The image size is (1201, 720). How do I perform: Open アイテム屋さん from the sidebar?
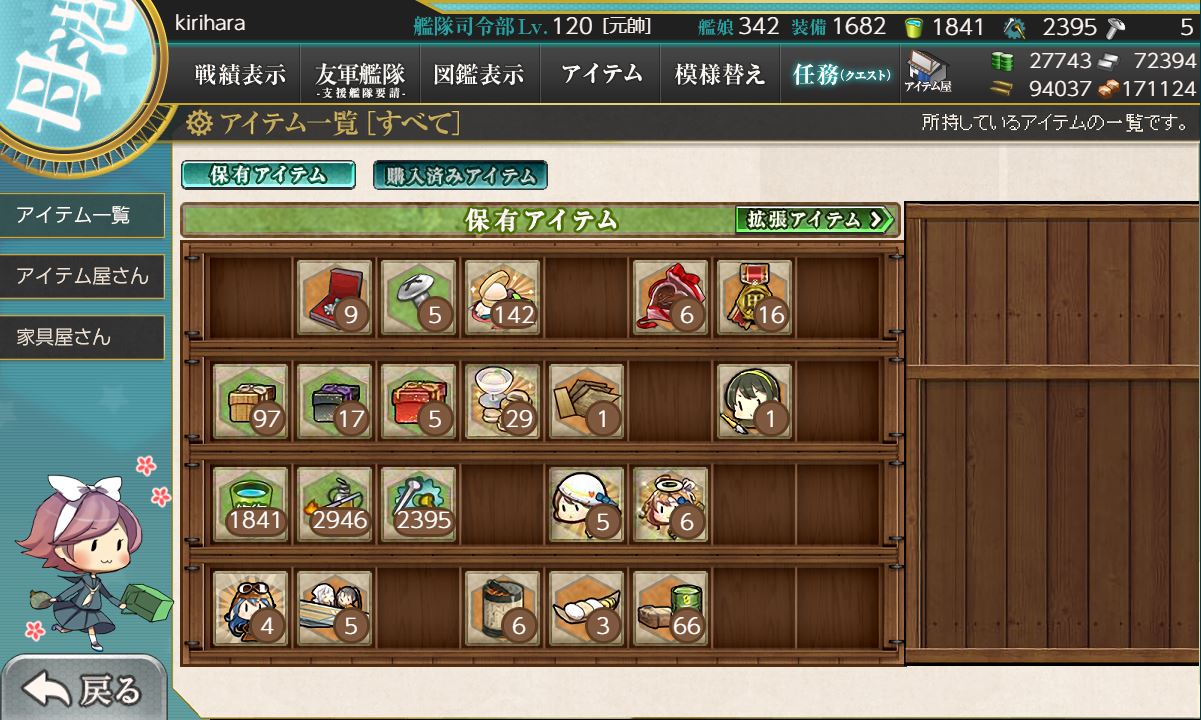82,276
